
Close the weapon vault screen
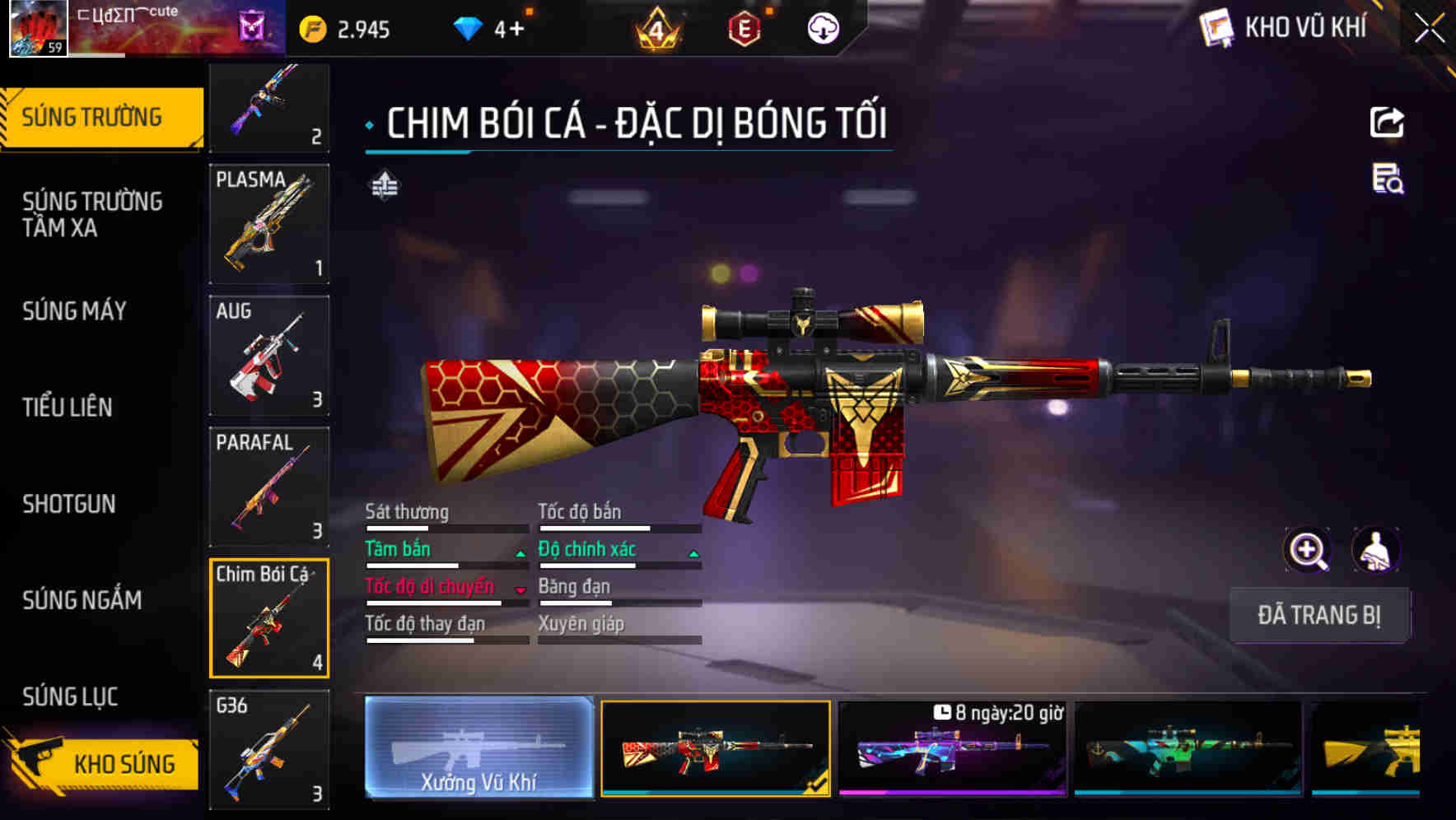1429,29
